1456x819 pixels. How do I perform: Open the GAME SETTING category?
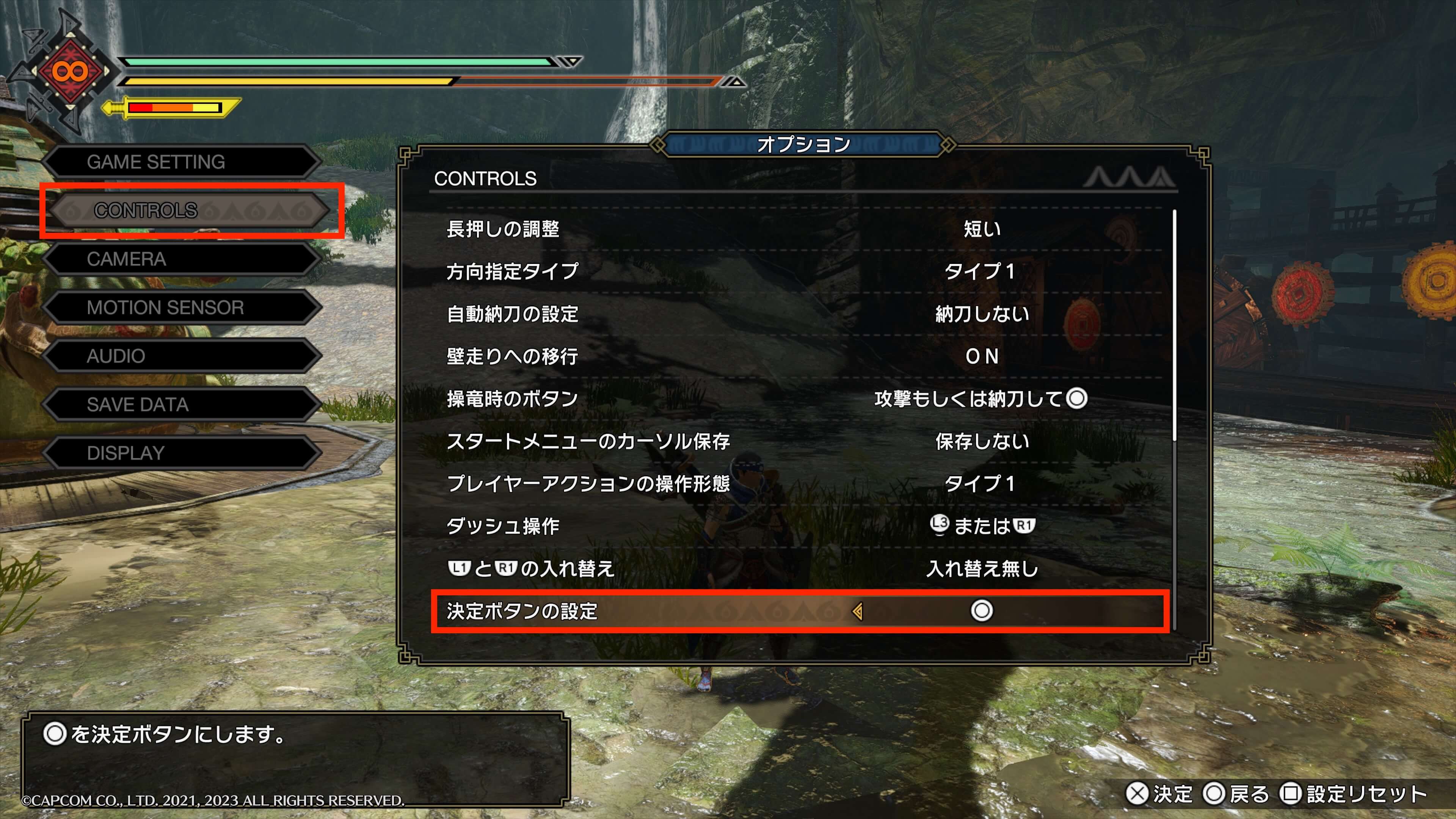pos(181,162)
